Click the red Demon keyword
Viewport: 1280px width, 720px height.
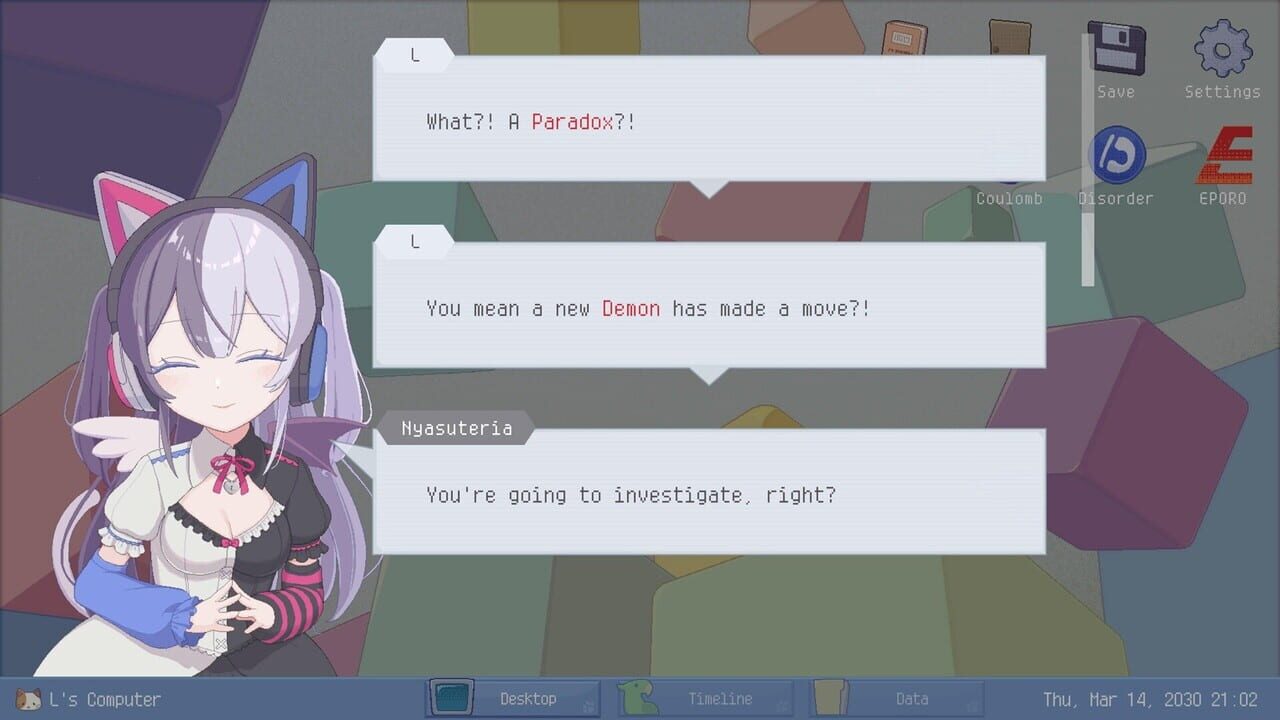(x=630, y=308)
